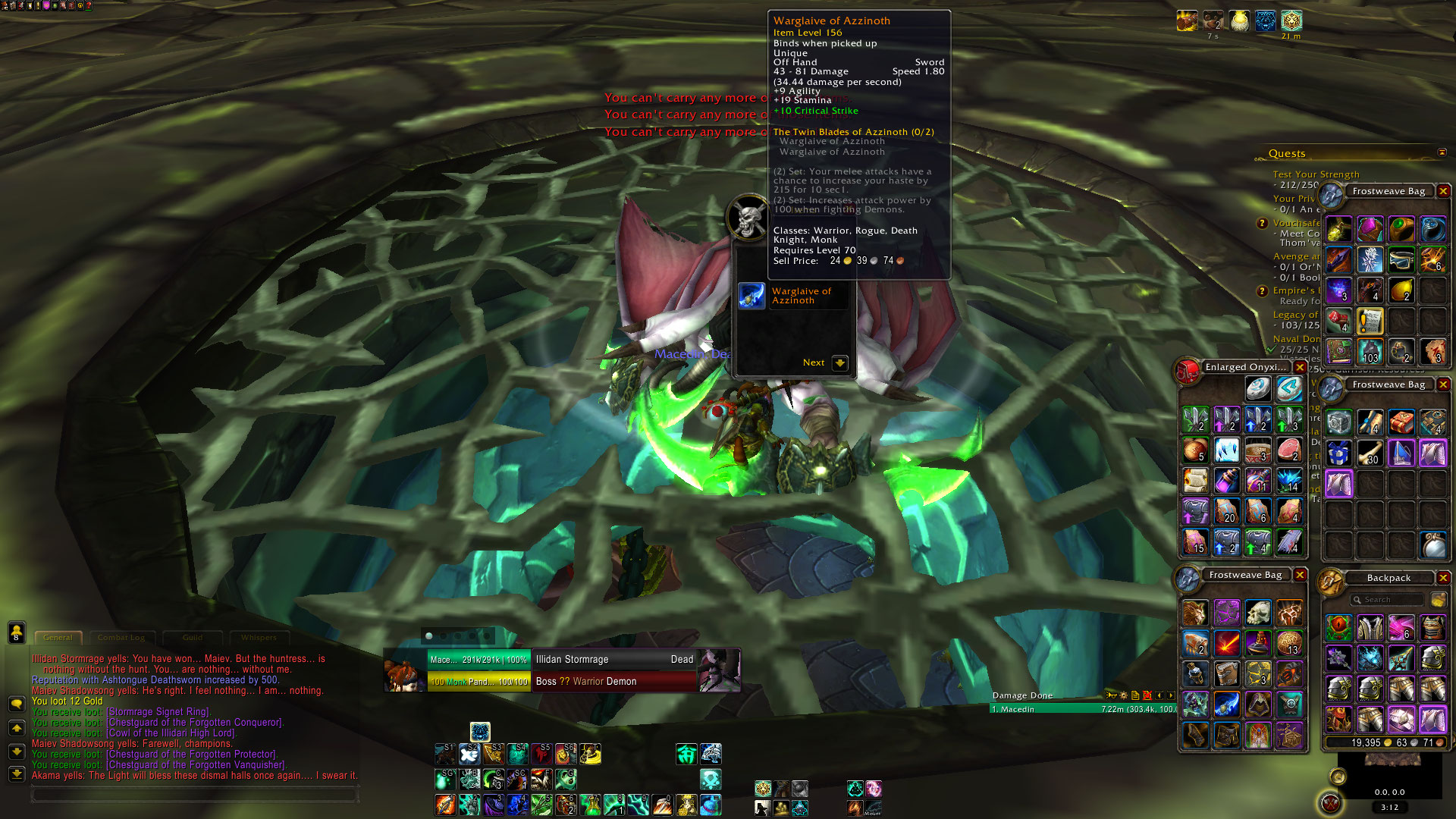Open the Stormrage Signet Ring chat link
This screenshot has height=819, width=1456.
(158, 712)
